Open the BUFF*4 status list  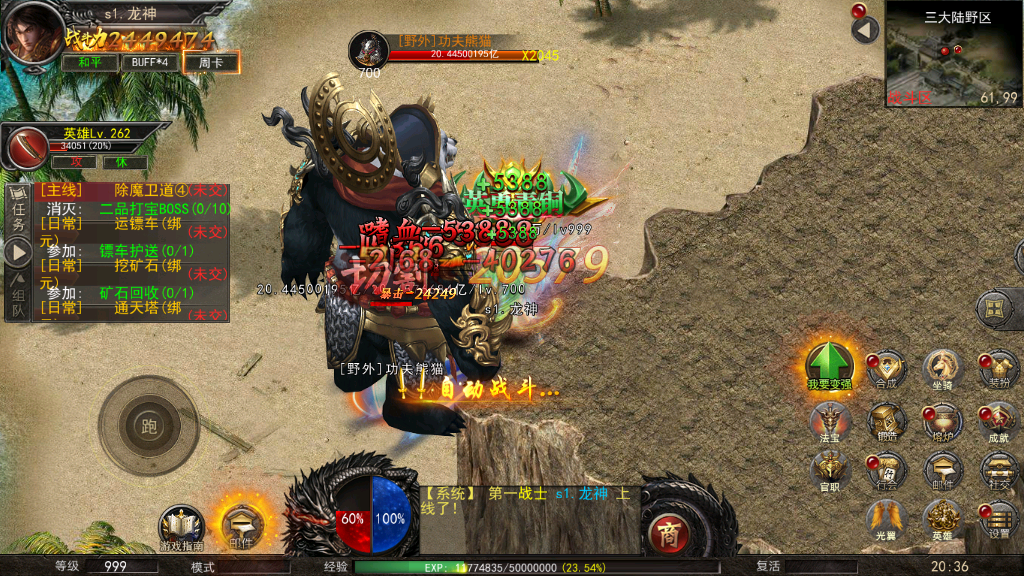click(152, 63)
